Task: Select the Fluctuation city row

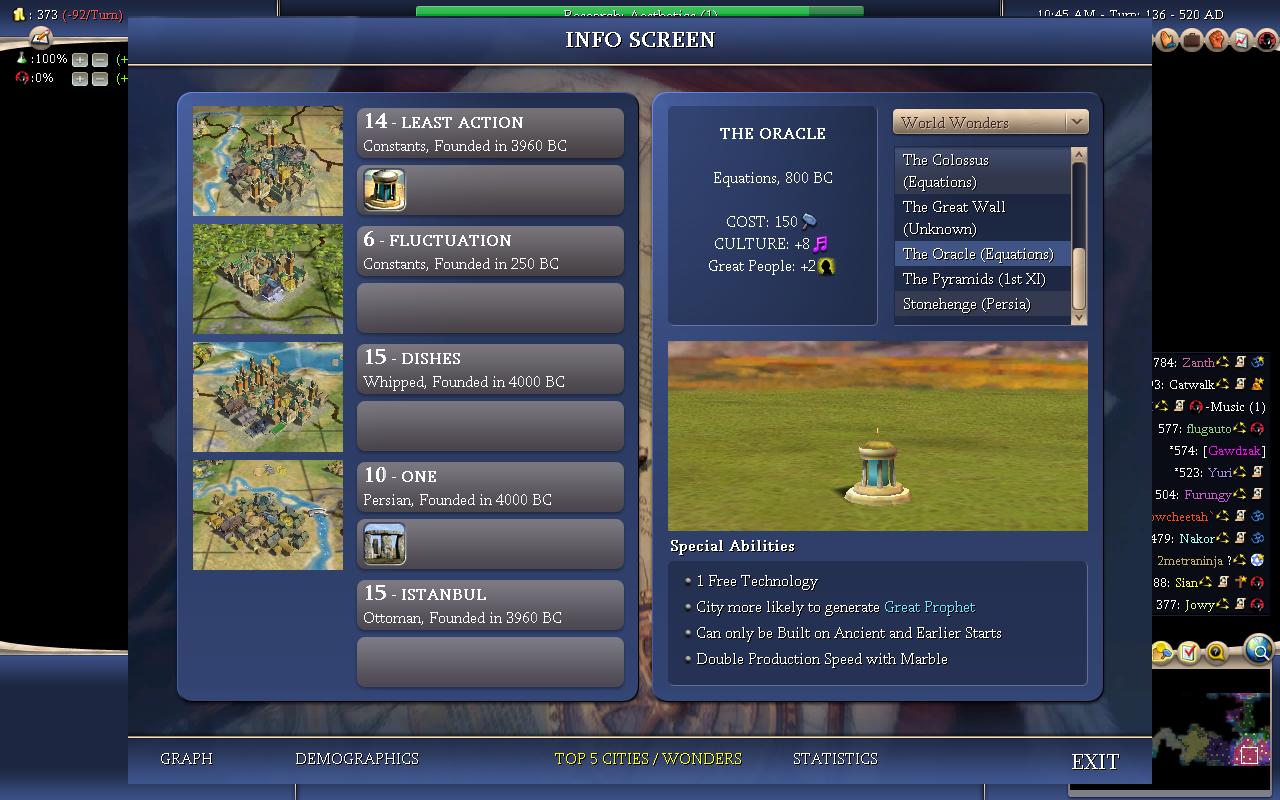Action: (x=490, y=251)
